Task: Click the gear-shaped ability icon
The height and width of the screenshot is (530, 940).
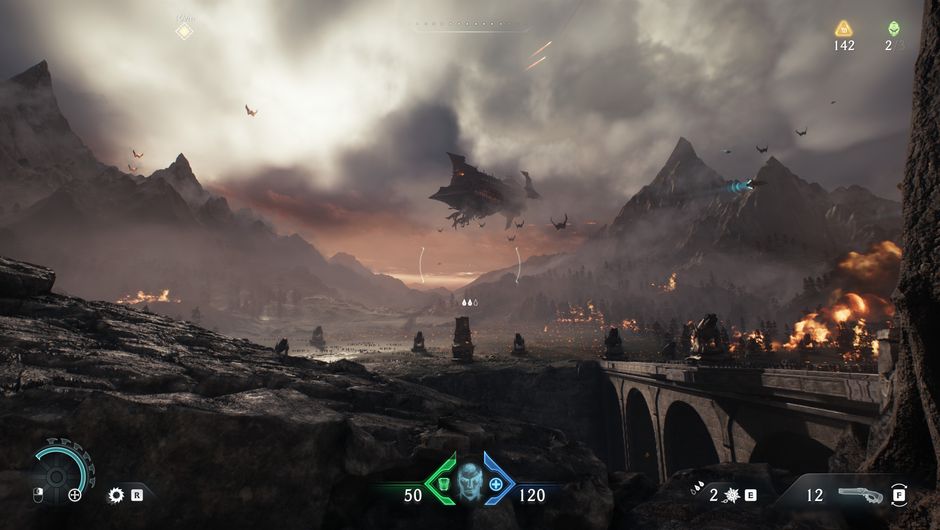Action: (116, 494)
